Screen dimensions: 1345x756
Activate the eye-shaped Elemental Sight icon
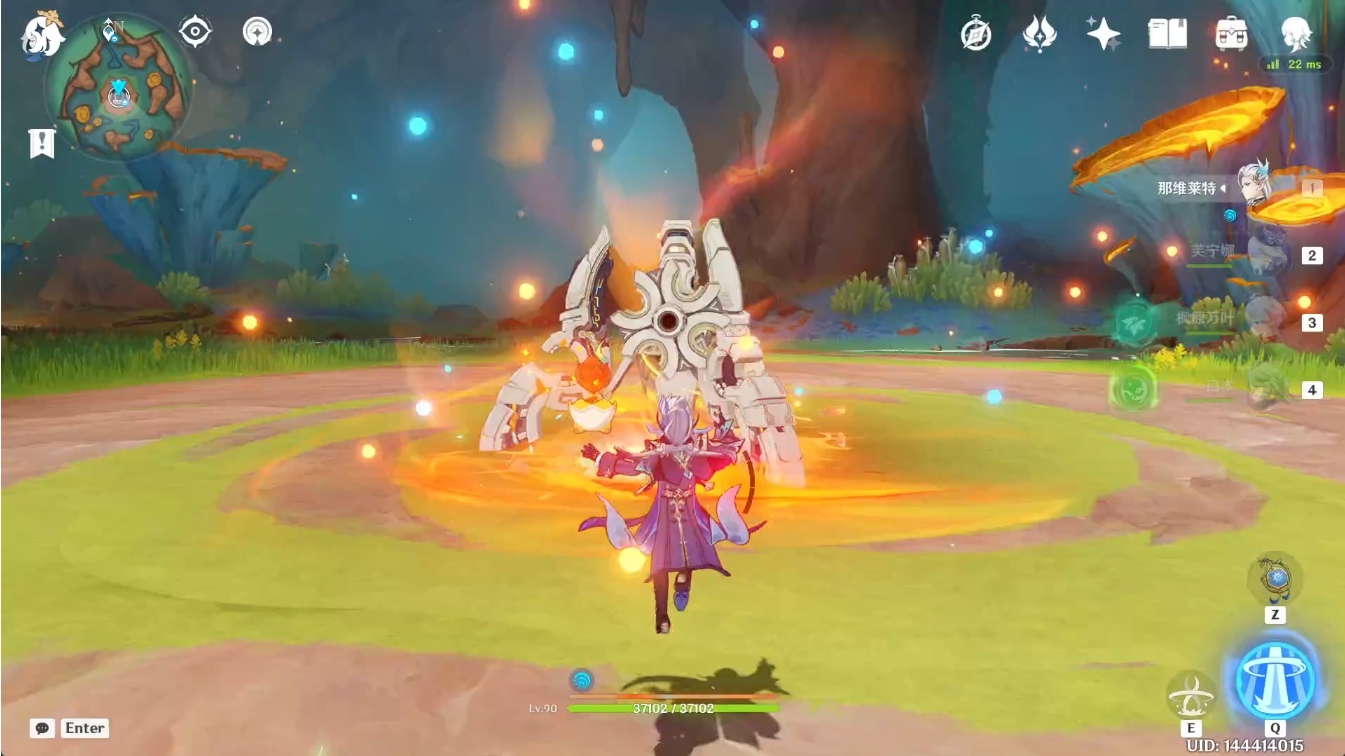(195, 31)
